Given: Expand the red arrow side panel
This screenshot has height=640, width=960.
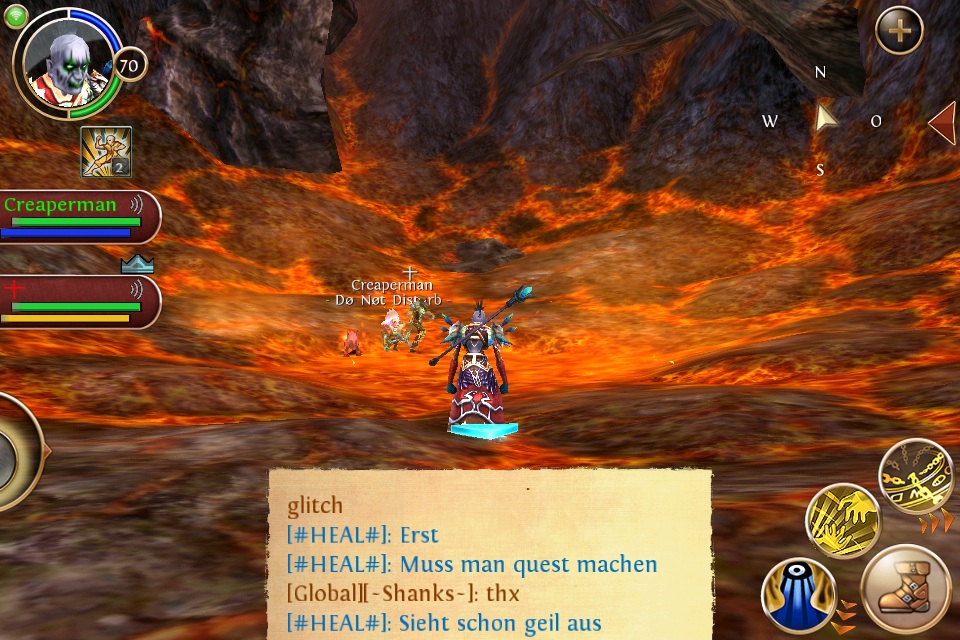Looking at the screenshot, I should [942, 122].
